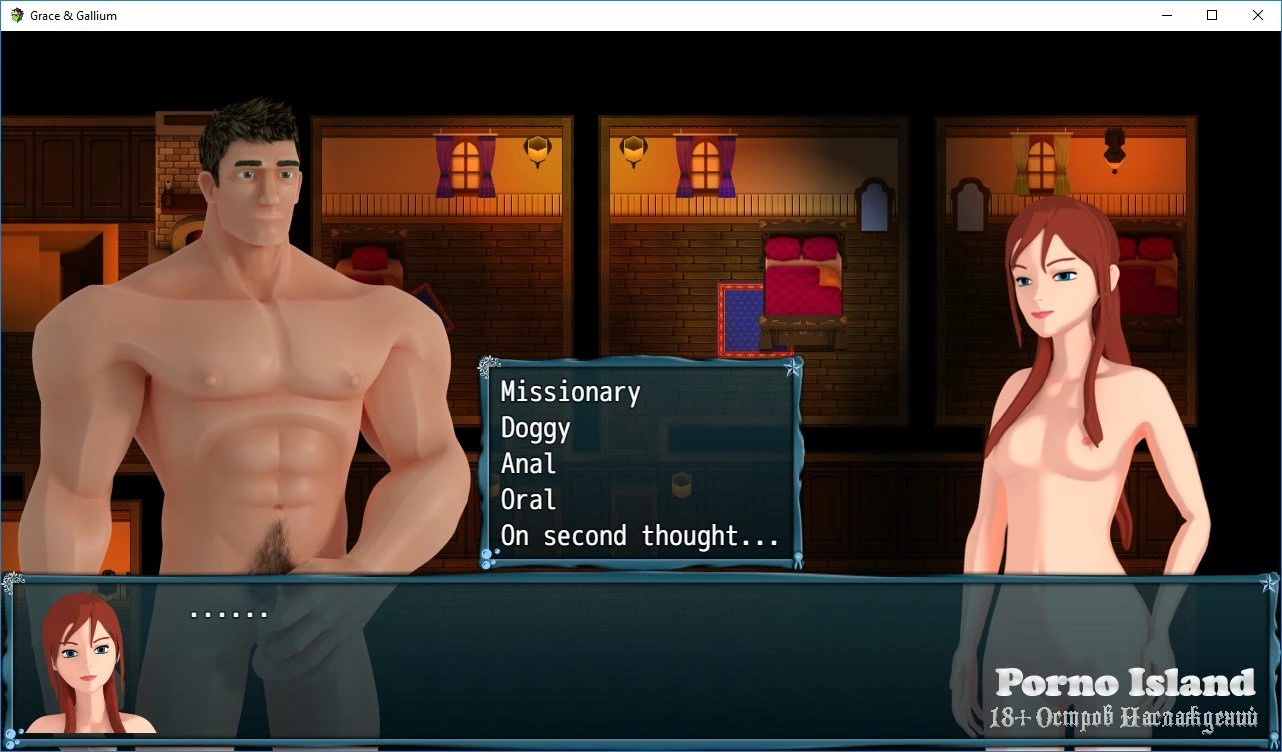
Task: Minimize the game window
Action: pos(1166,15)
